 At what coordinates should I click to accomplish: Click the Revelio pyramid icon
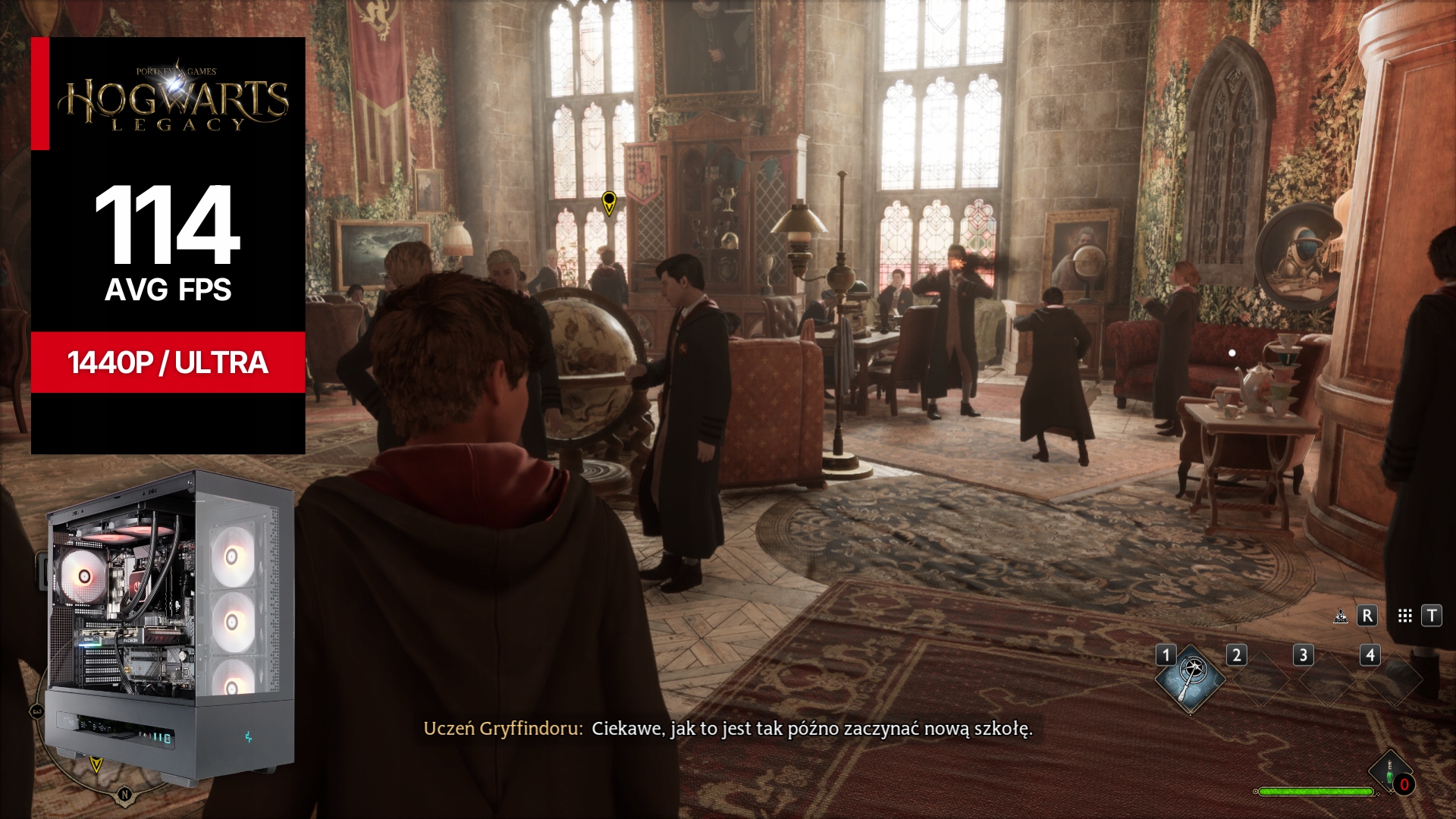(x=1341, y=616)
